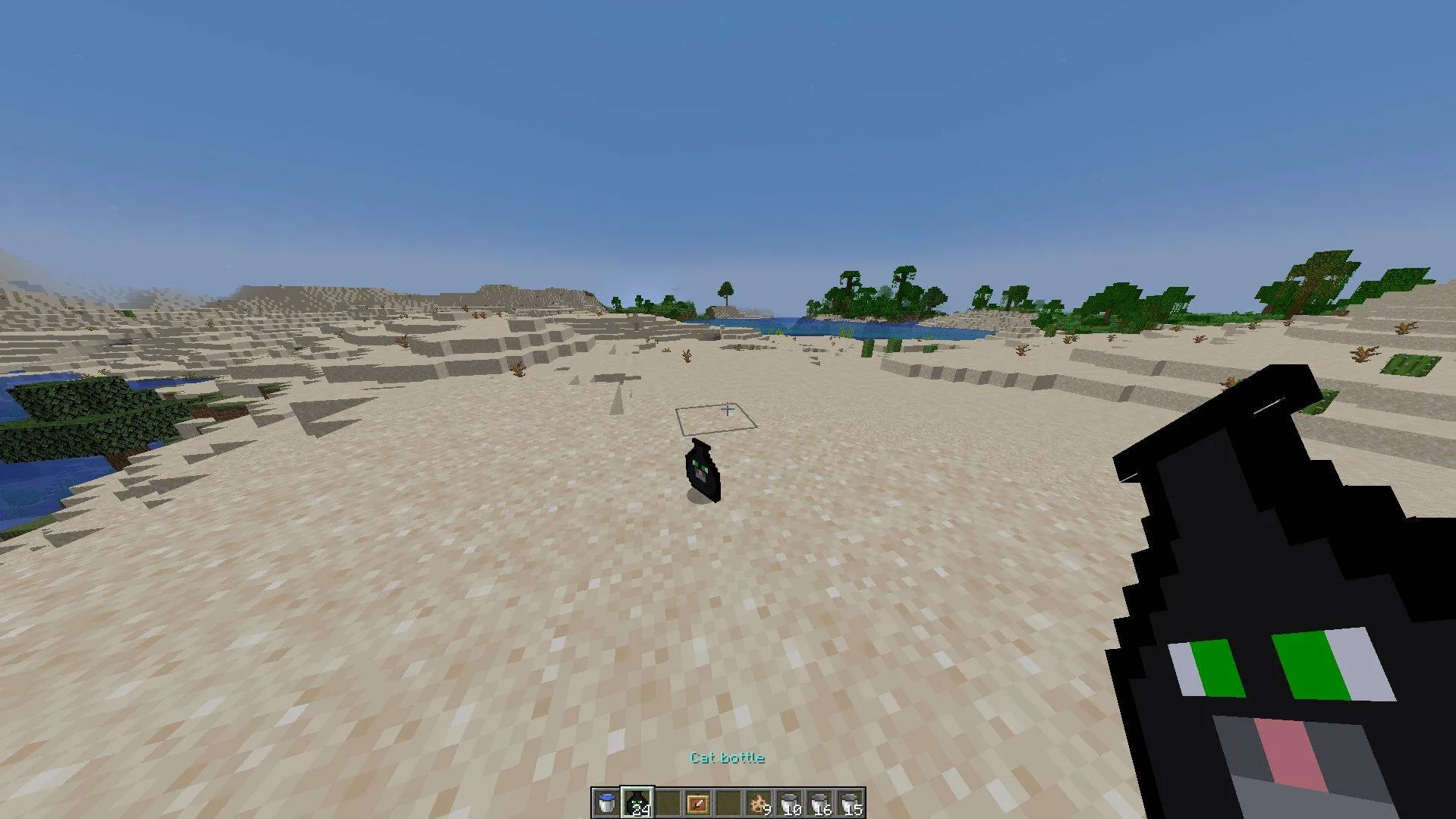This screenshot has width=1456, height=819.
Task: Select the framed arrow item in the hotbar
Action: (x=698, y=802)
